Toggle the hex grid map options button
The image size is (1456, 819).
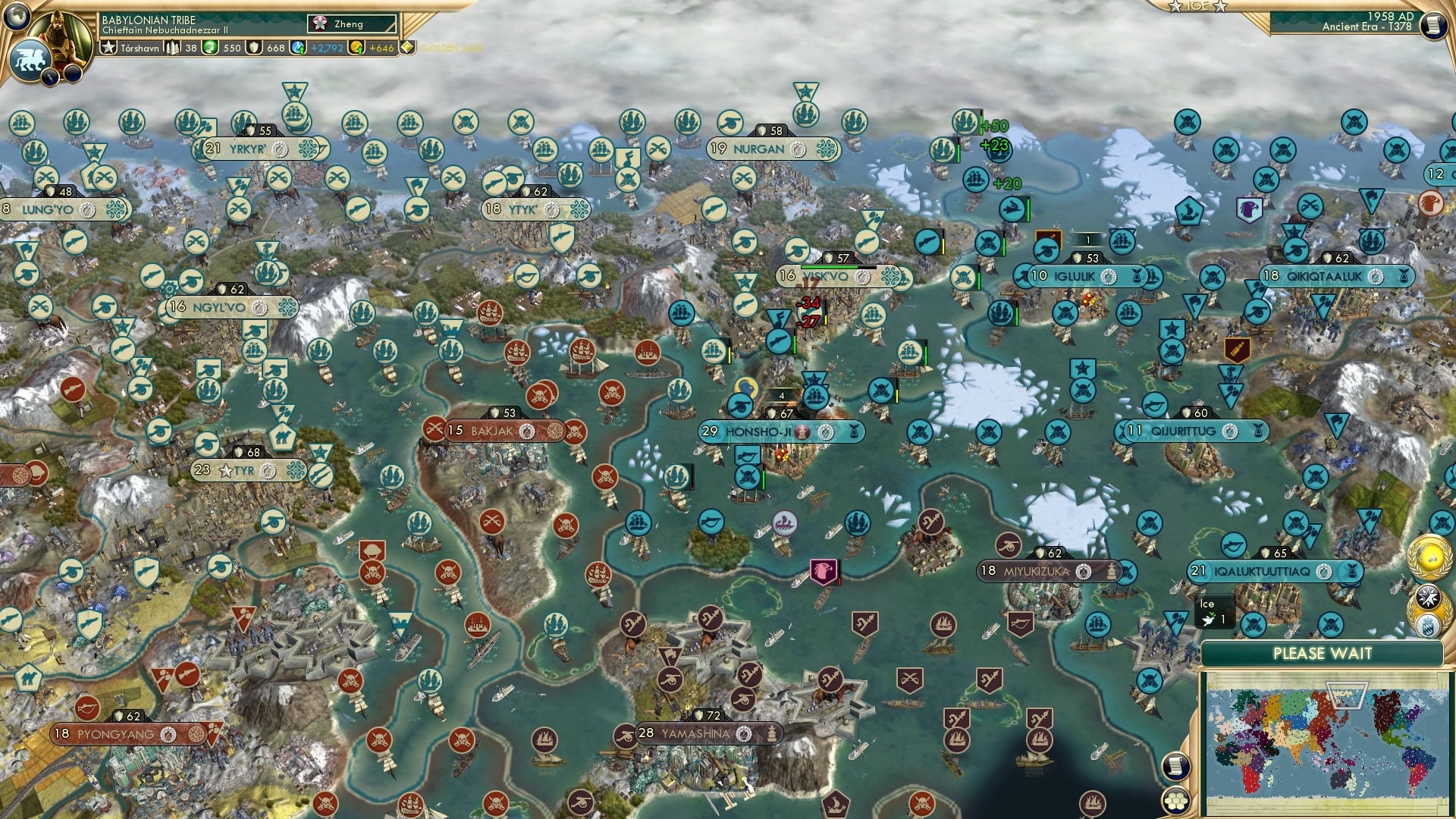[1175, 801]
